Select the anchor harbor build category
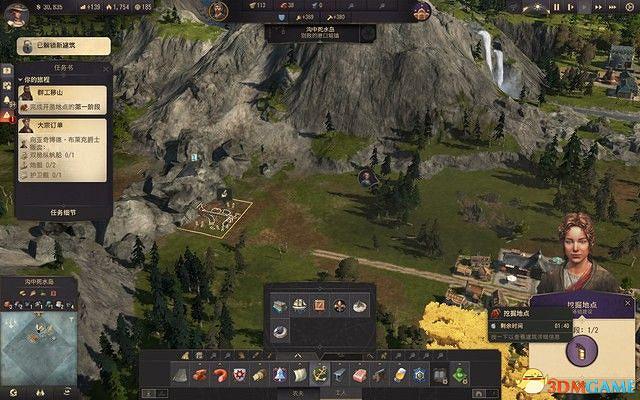 coord(320,375)
